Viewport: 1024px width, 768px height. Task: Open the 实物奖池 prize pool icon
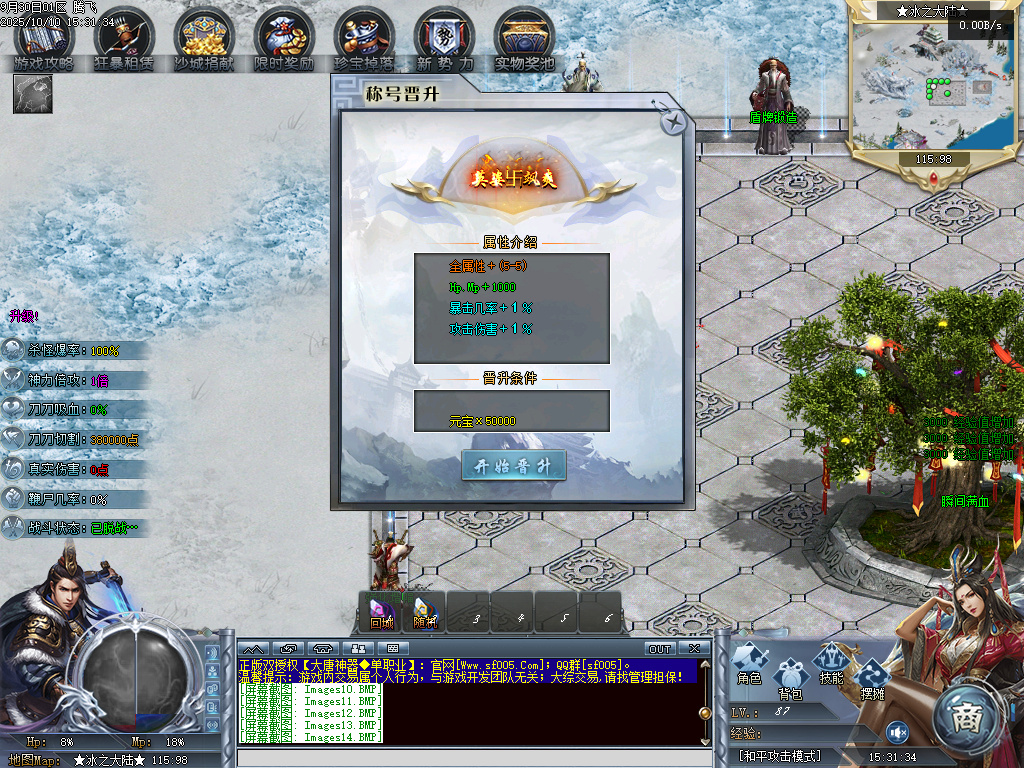[x=524, y=40]
